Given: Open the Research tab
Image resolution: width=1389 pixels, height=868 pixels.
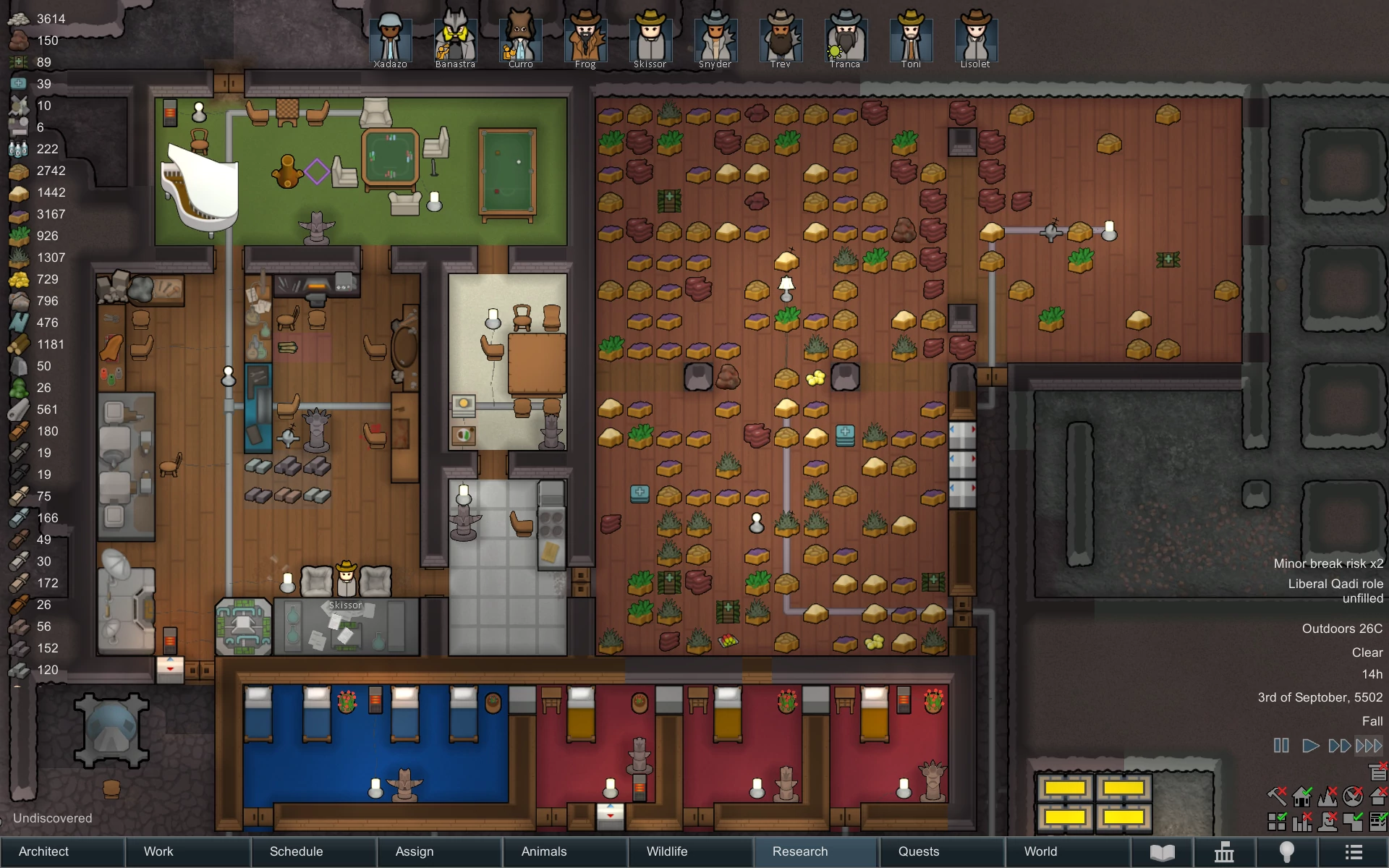Looking at the screenshot, I should [800, 851].
